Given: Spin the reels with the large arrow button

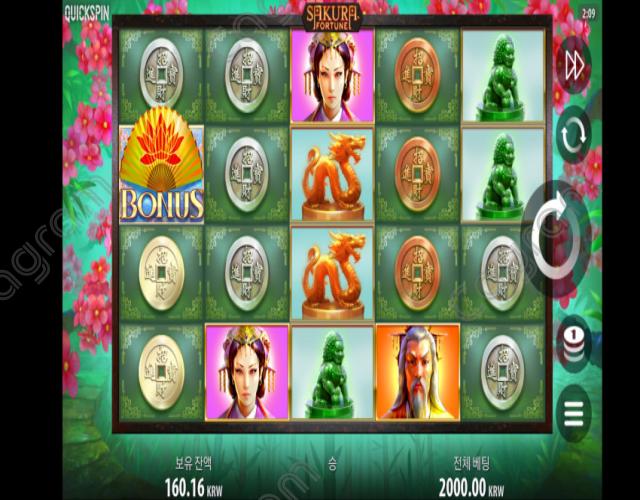Looking at the screenshot, I should [x=556, y=237].
